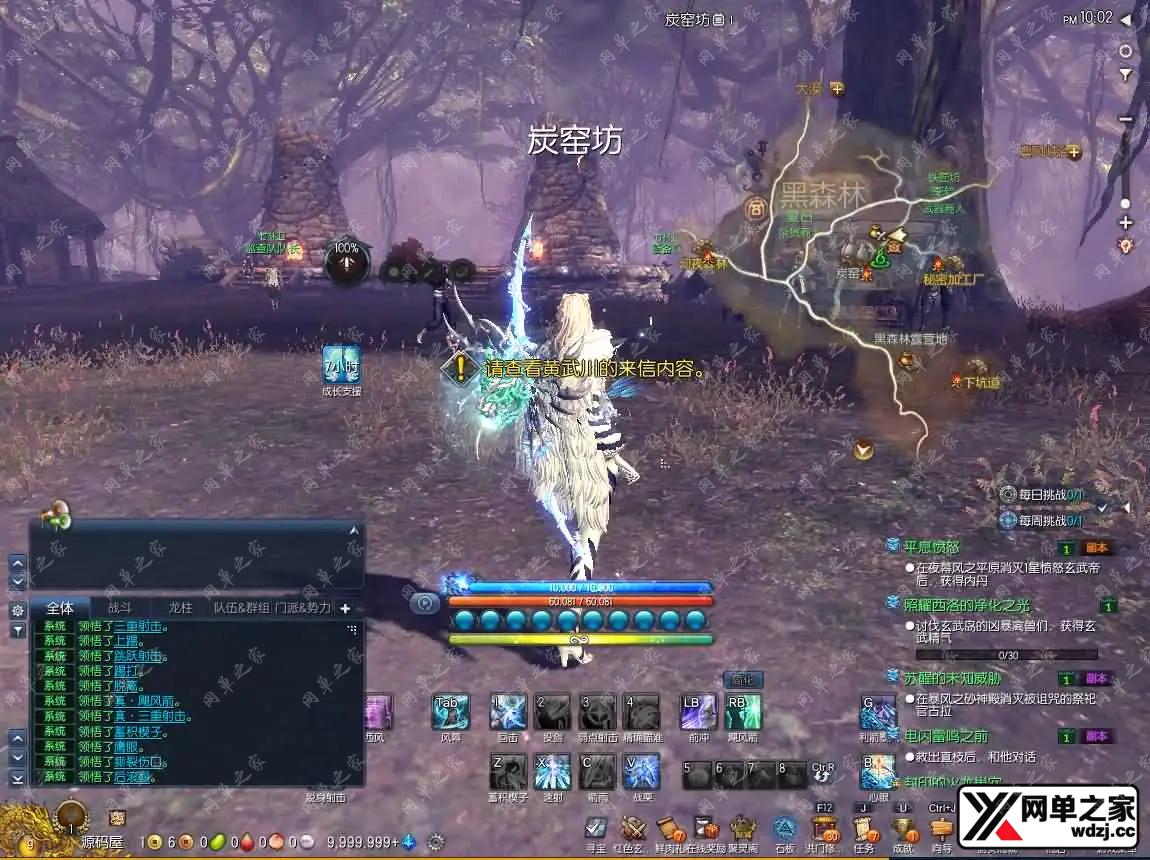Open the 任务 quest journal icon
The image size is (1150, 860).
[864, 829]
